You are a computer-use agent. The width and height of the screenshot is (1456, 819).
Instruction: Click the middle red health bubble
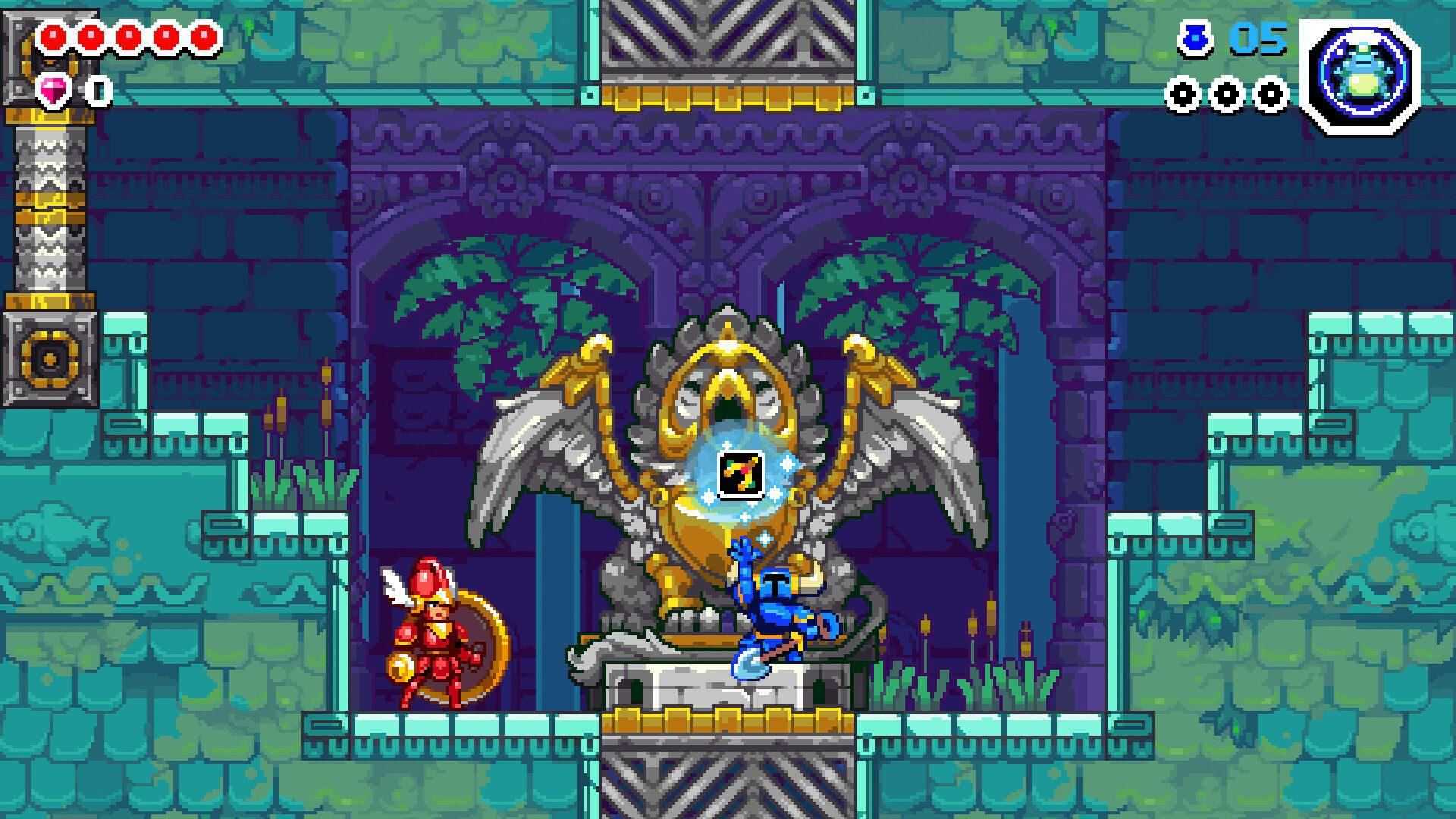point(129,35)
